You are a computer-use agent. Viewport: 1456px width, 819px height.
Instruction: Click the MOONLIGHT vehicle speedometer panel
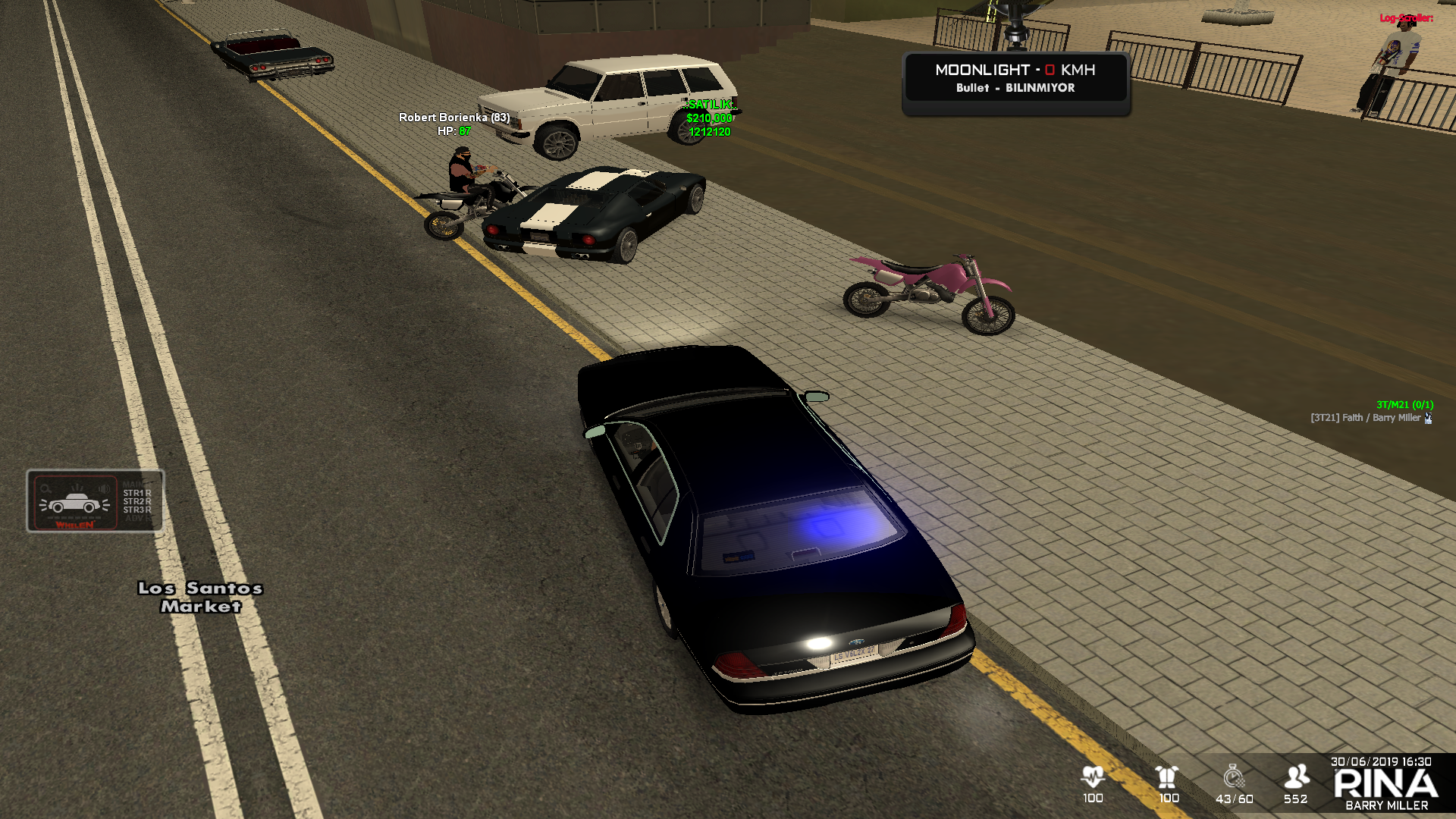tap(1015, 78)
